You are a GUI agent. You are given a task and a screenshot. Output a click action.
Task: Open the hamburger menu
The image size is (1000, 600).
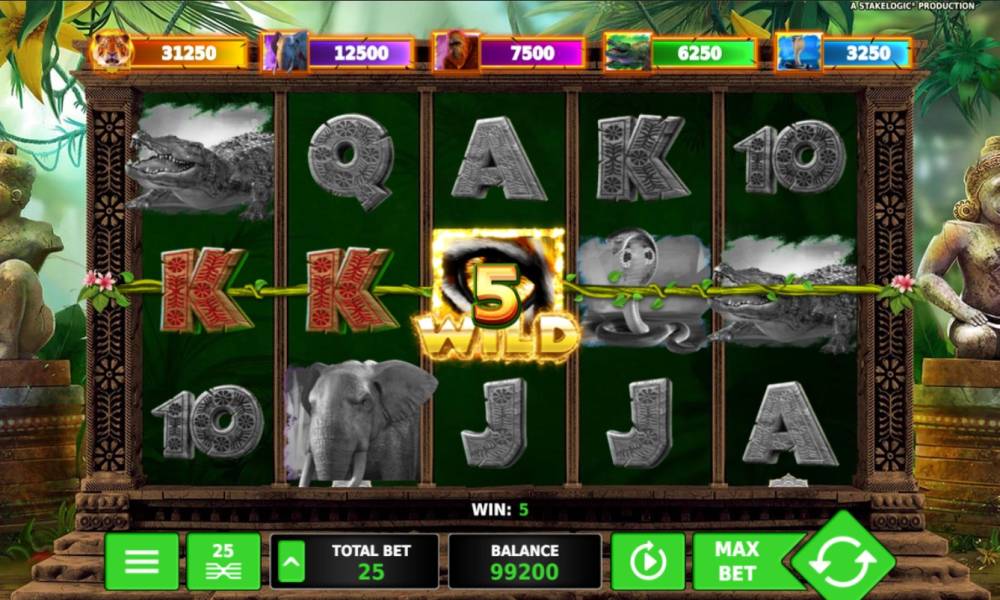[x=142, y=561]
